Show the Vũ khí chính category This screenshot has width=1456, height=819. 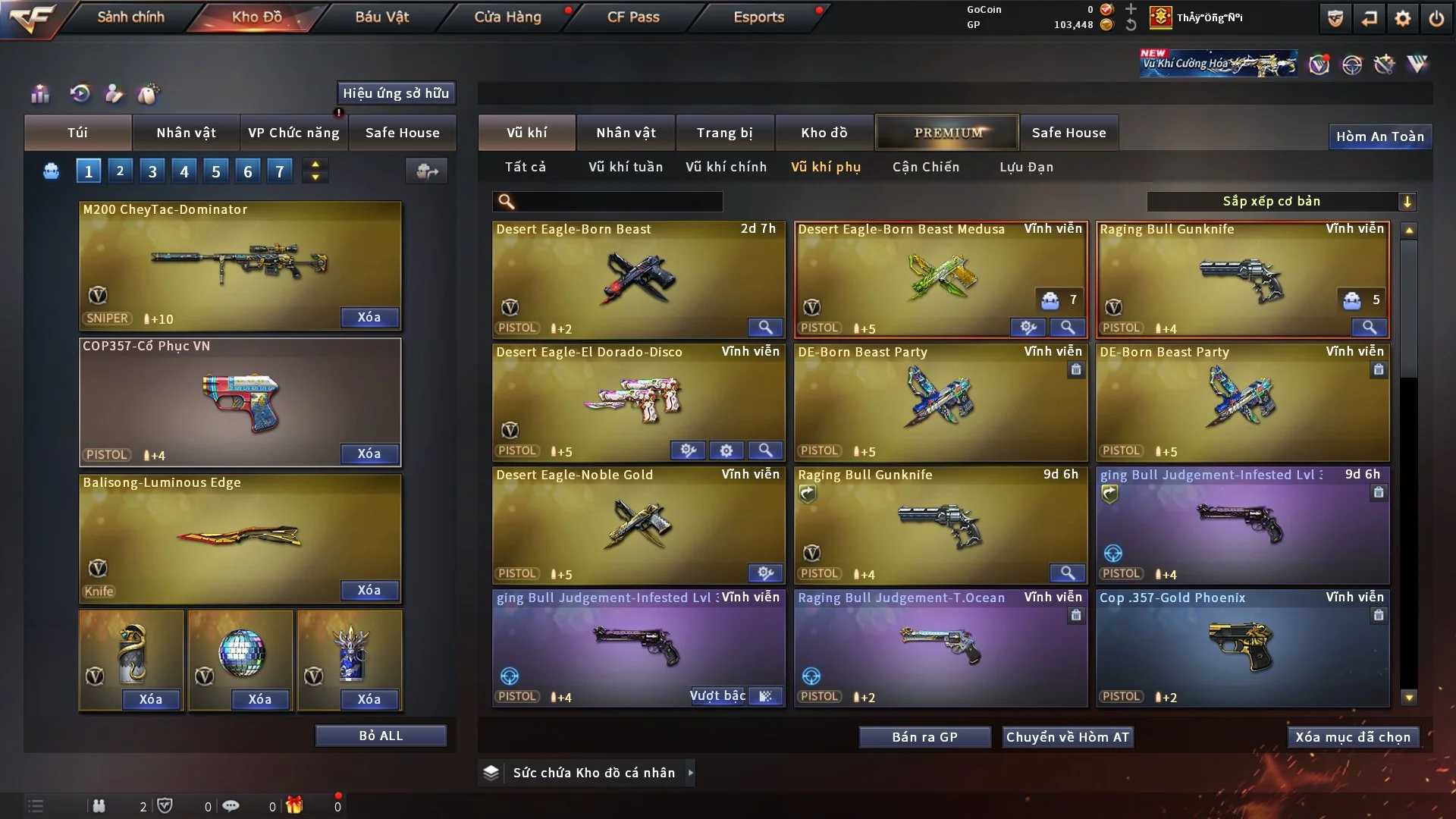click(726, 167)
